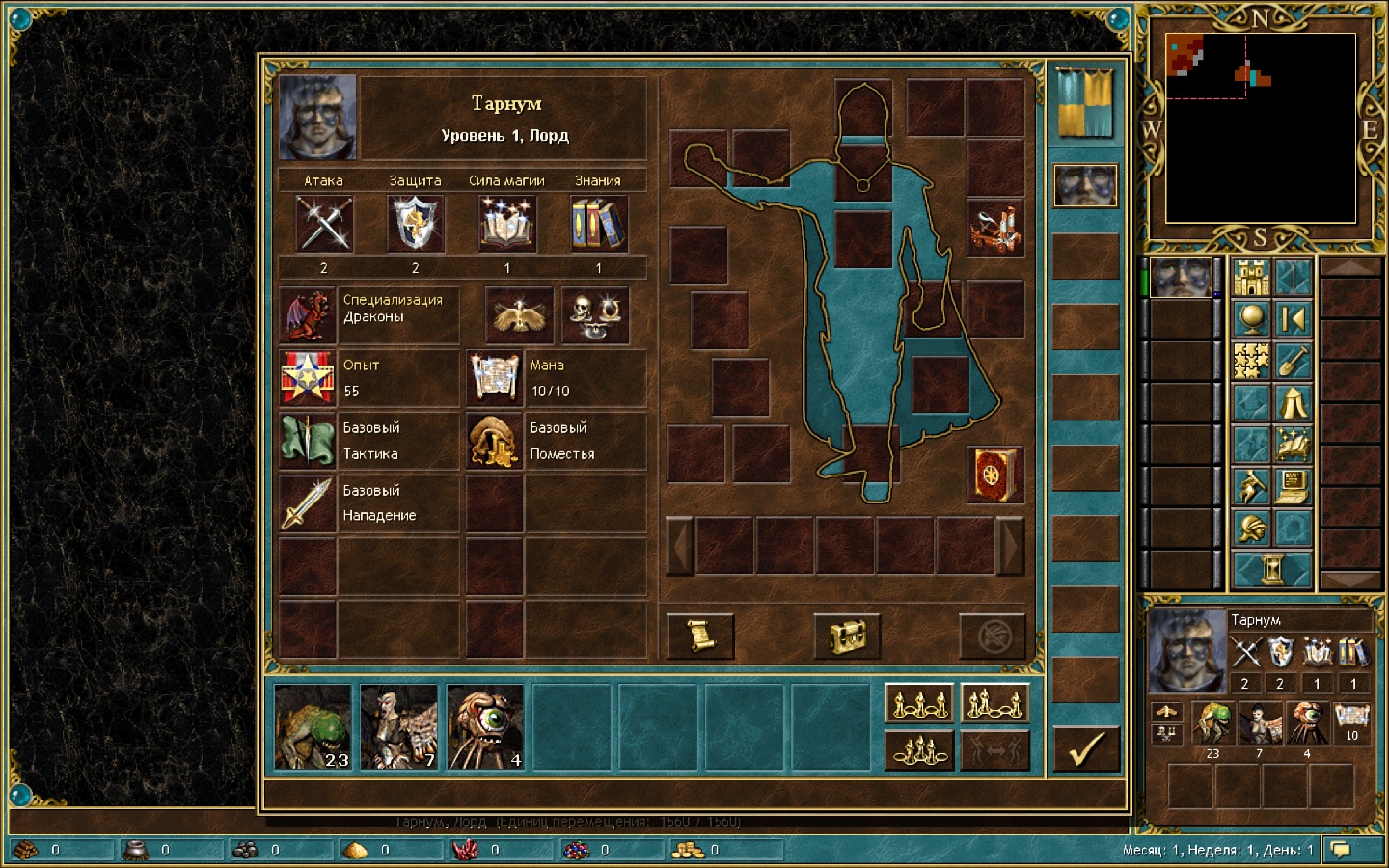Click the minimap
Screen dimensions: 1389x868
coord(1260,128)
